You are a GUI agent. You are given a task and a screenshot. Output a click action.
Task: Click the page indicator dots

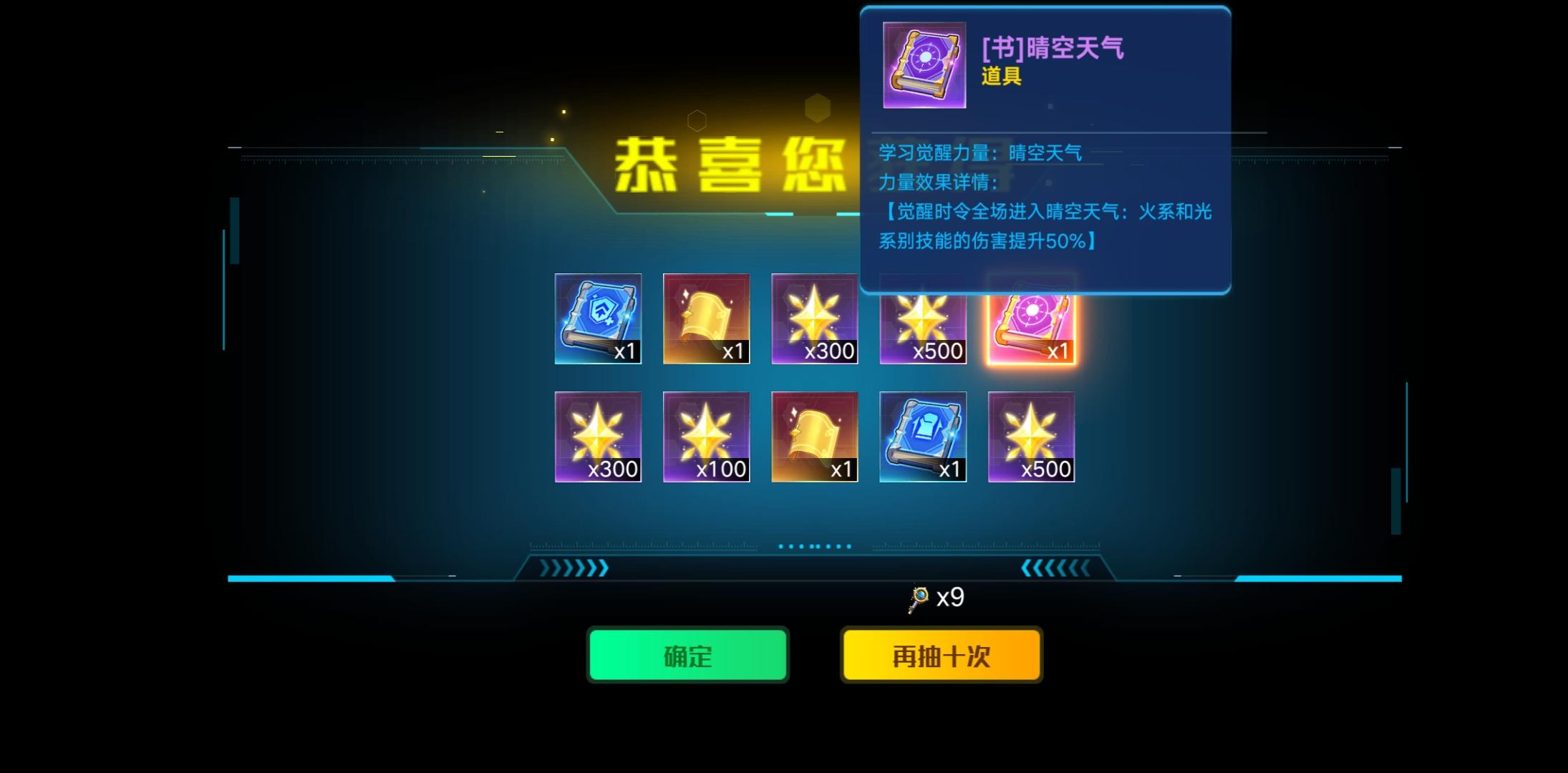coord(814,545)
